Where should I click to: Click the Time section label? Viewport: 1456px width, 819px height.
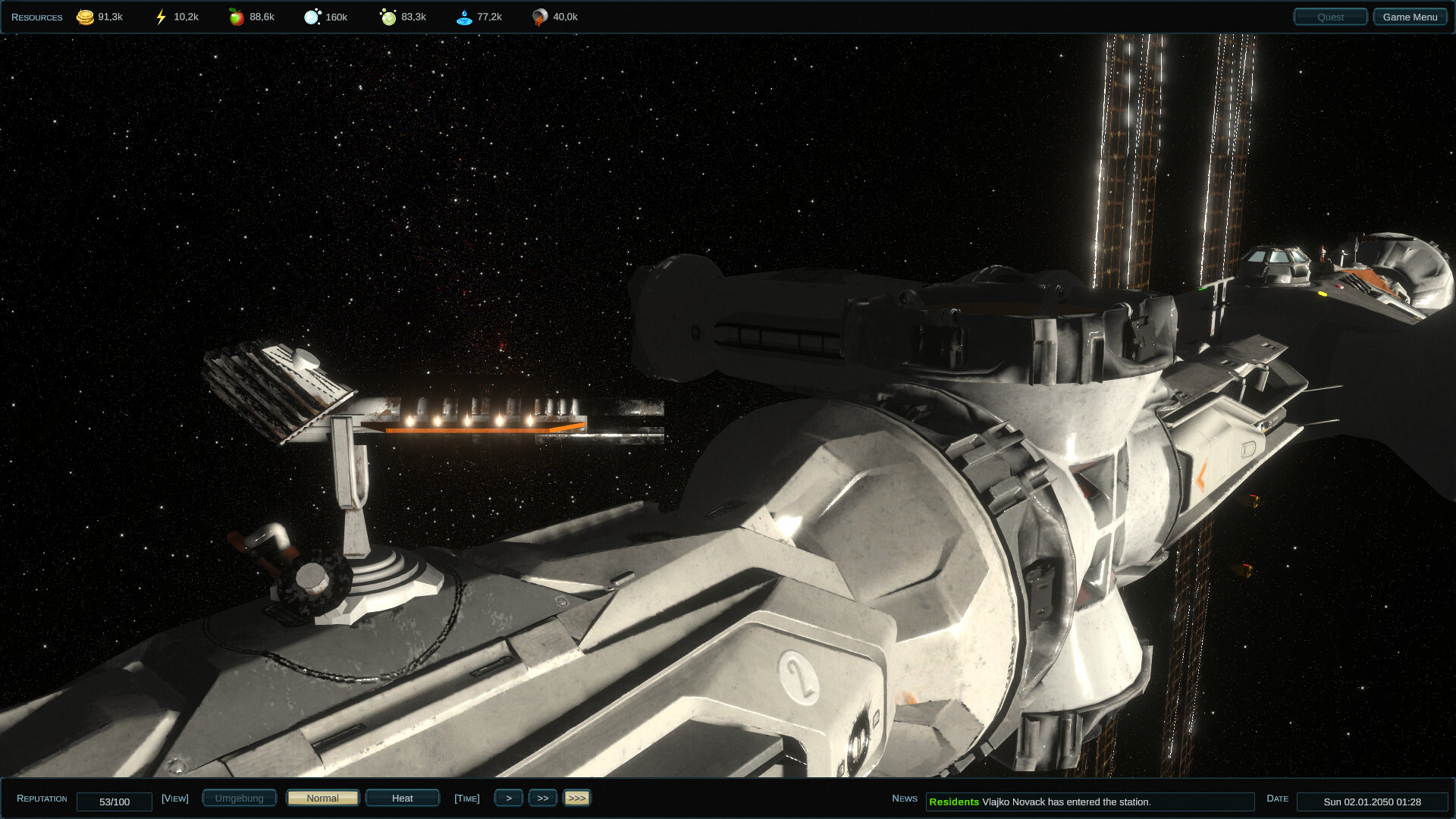pos(467,798)
